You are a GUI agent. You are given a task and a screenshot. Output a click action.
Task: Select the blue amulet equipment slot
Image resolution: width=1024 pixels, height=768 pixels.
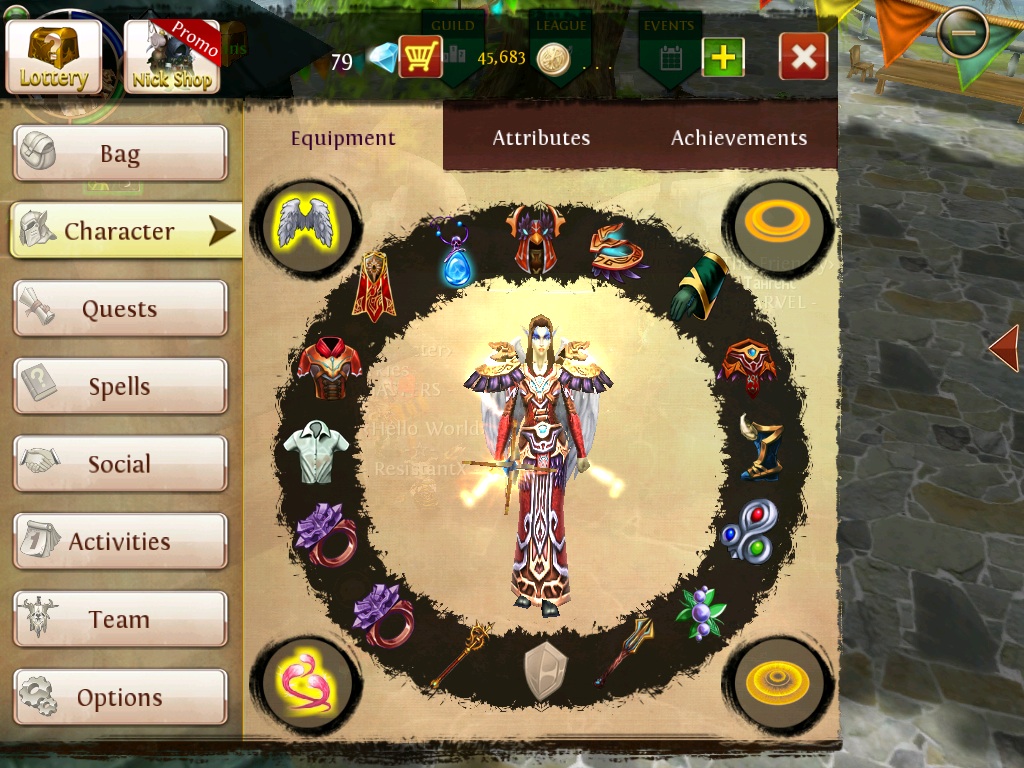pyautogui.click(x=456, y=254)
